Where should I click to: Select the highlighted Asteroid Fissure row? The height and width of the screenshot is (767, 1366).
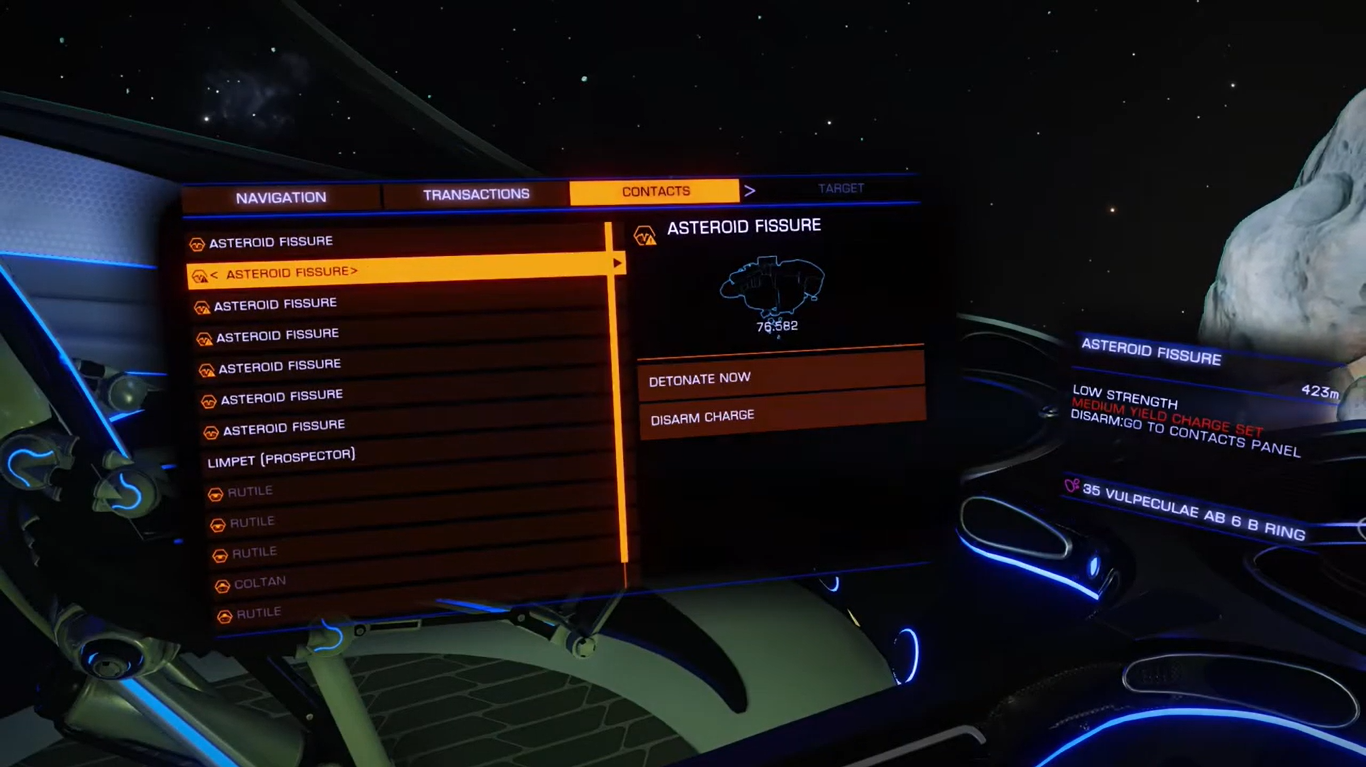point(398,272)
